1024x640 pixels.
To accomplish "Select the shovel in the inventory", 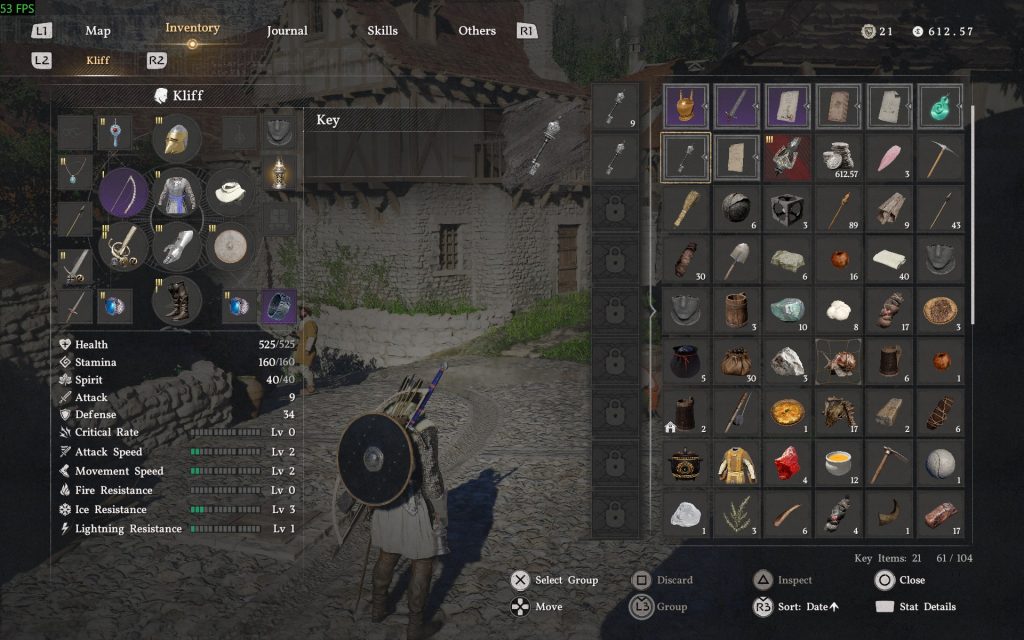I will click(x=737, y=259).
